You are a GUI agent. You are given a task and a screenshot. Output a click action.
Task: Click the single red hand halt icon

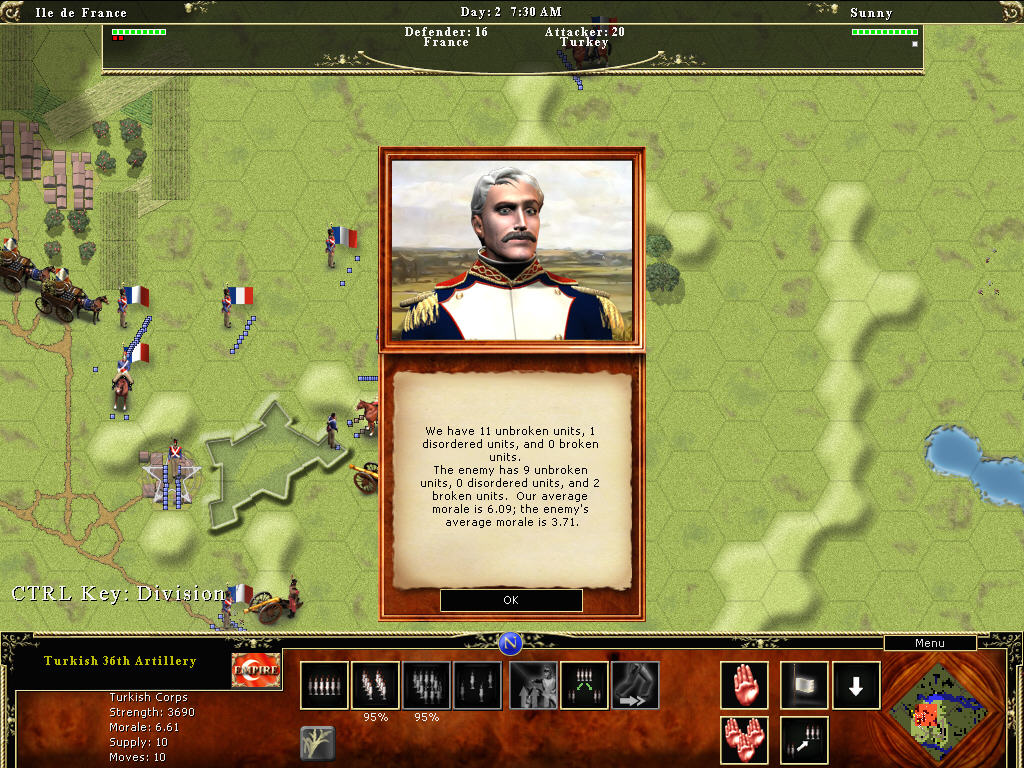click(744, 685)
